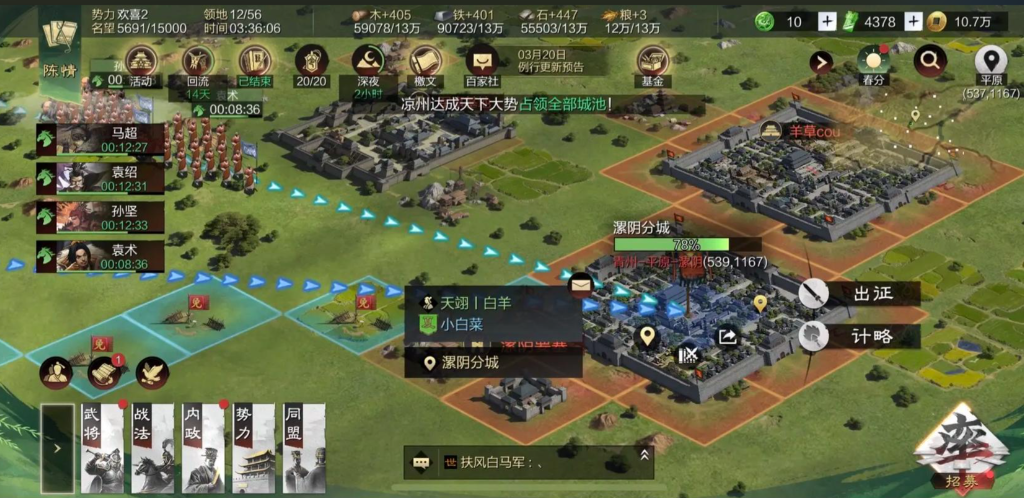The height and width of the screenshot is (498, 1024).
Task: Choose the 出征 march option
Action: (858, 294)
